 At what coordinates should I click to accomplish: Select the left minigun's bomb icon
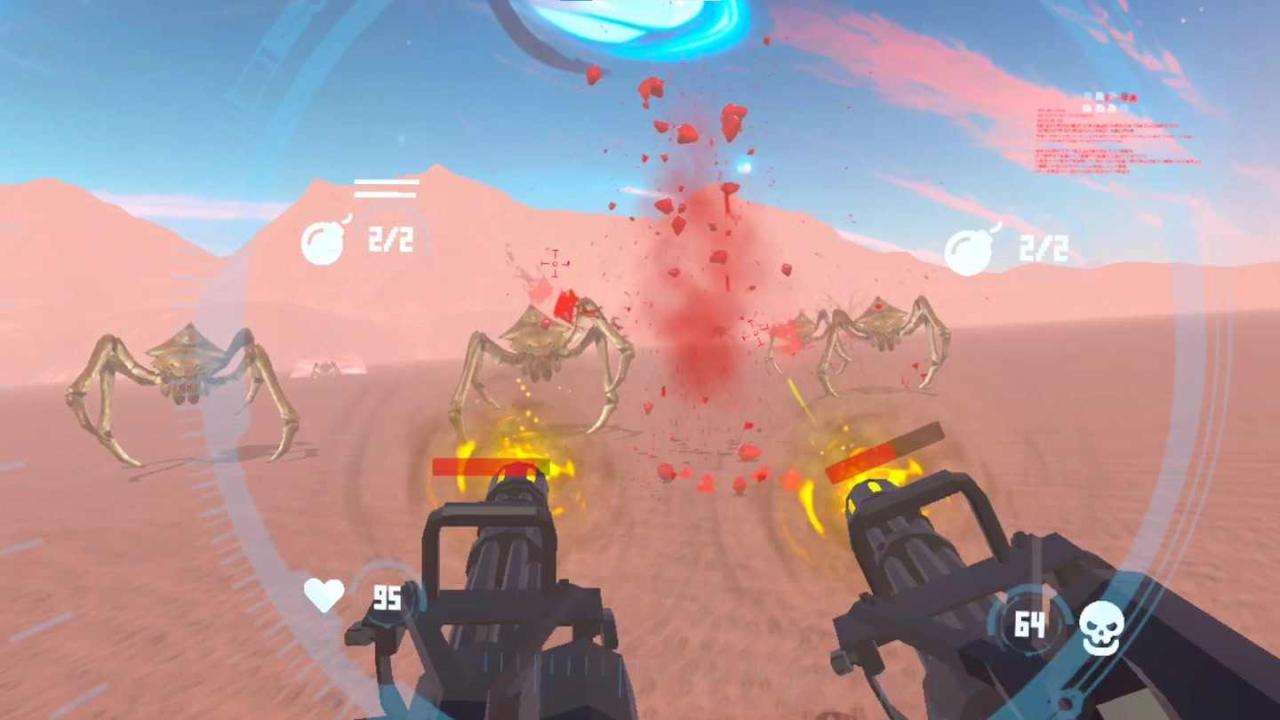[324, 242]
